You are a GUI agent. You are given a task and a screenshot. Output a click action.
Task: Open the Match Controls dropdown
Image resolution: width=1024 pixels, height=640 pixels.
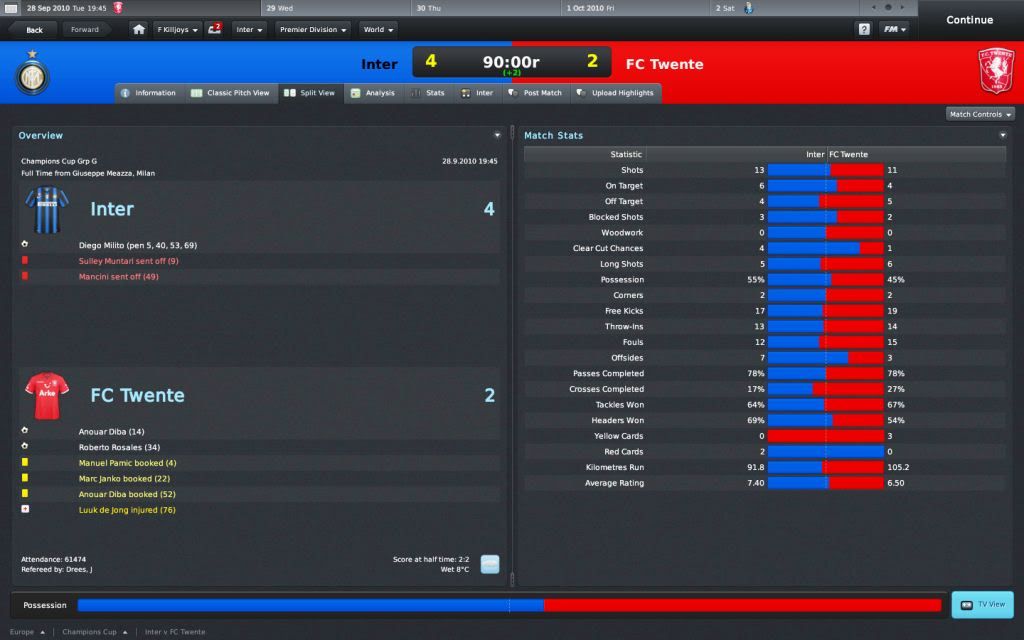click(980, 114)
